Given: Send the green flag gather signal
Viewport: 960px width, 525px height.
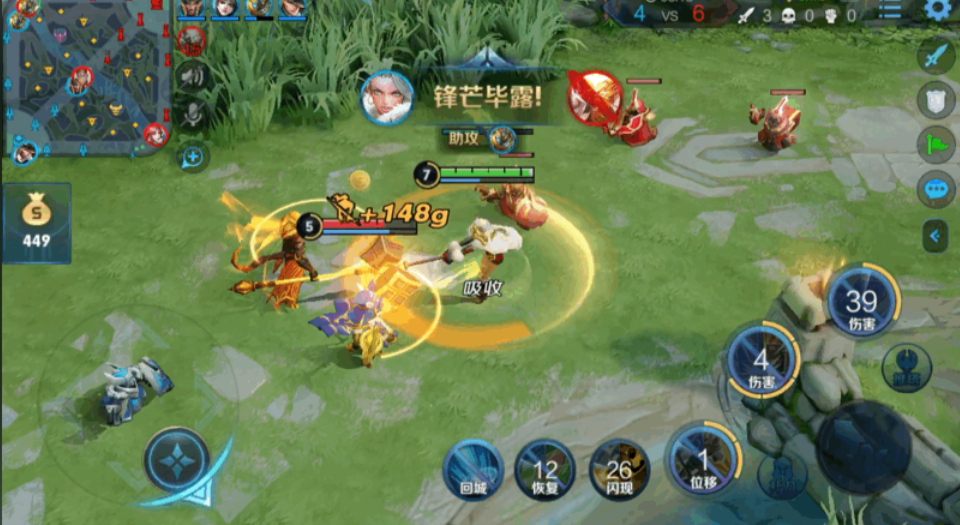Looking at the screenshot, I should [935, 145].
